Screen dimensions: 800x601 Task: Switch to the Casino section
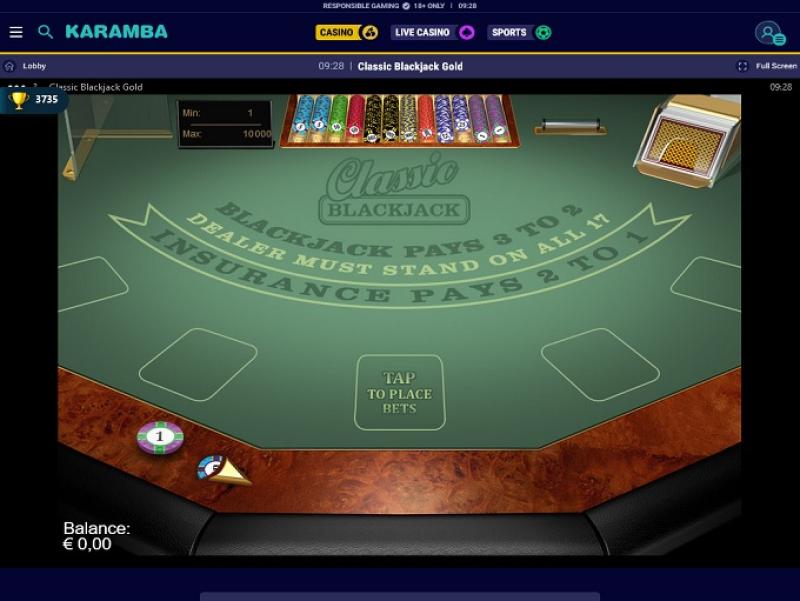click(346, 32)
